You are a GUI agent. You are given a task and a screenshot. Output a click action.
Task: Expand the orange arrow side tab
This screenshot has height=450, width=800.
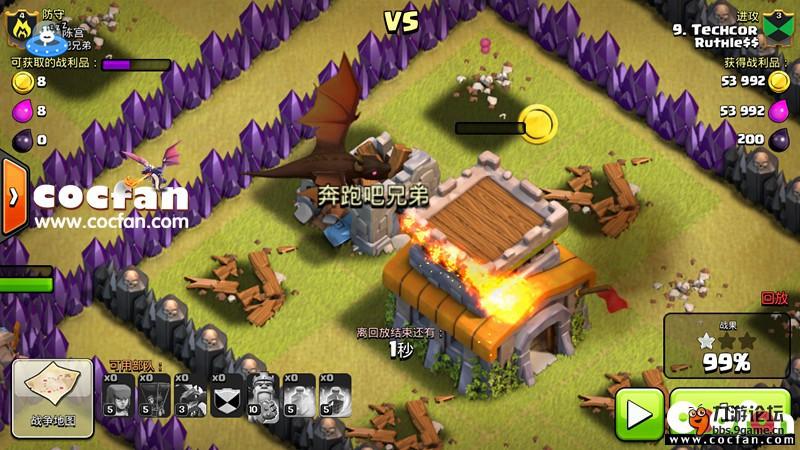tap(13, 196)
